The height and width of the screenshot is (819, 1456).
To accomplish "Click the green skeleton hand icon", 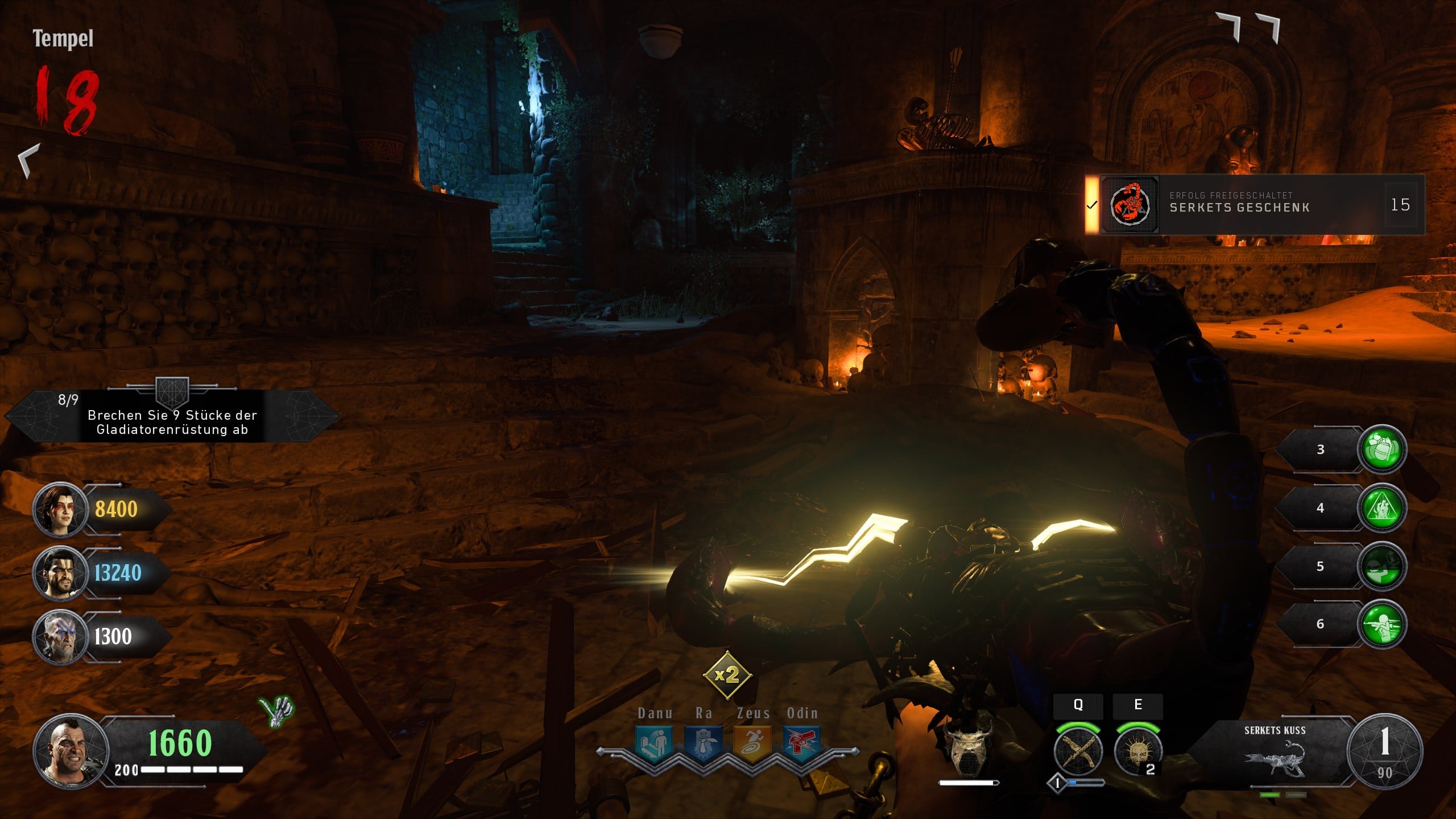I will click(x=277, y=711).
